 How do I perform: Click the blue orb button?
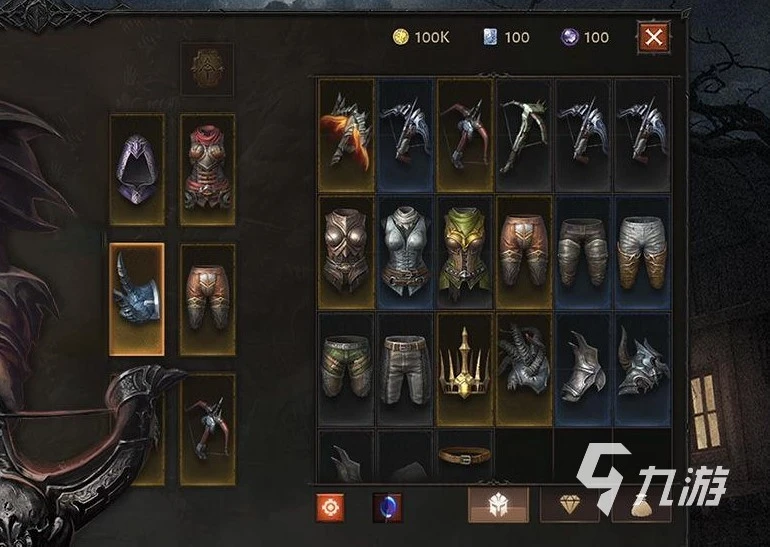[x=387, y=507]
